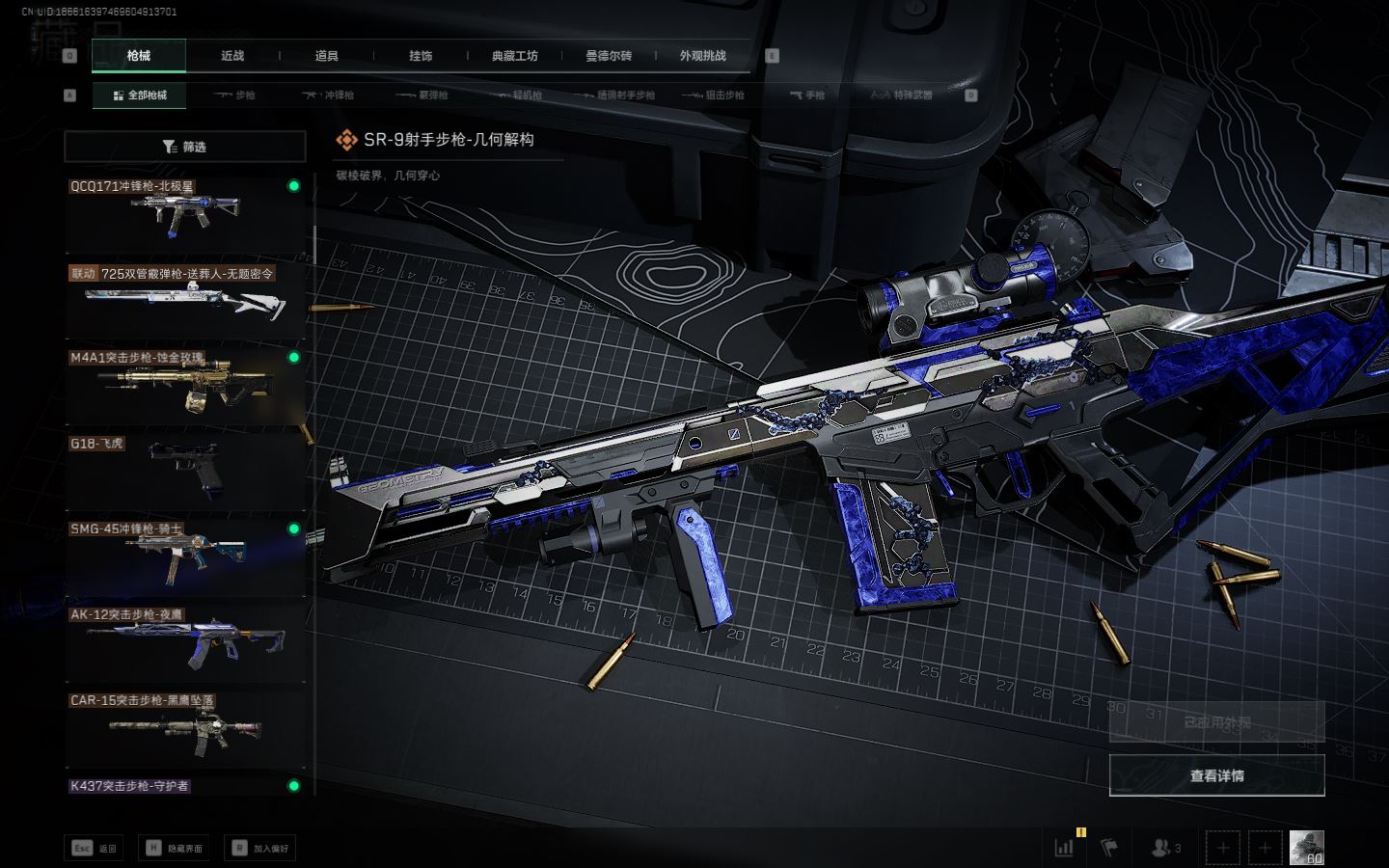Choose the CAR-15 黑鹰坠落 skin
1389x868 pixels.
(184, 728)
